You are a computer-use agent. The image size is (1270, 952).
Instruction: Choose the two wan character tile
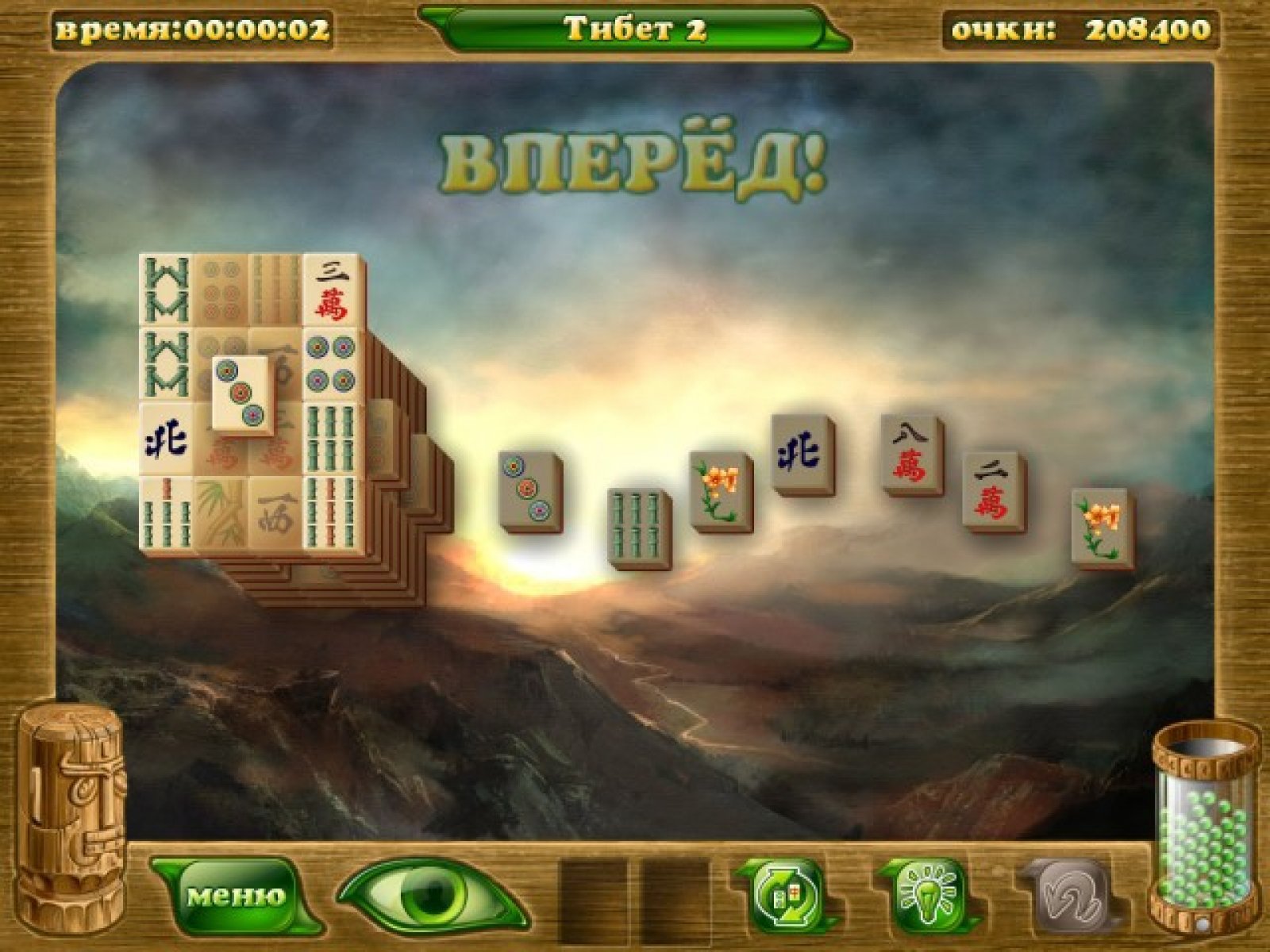pyautogui.click(x=992, y=489)
